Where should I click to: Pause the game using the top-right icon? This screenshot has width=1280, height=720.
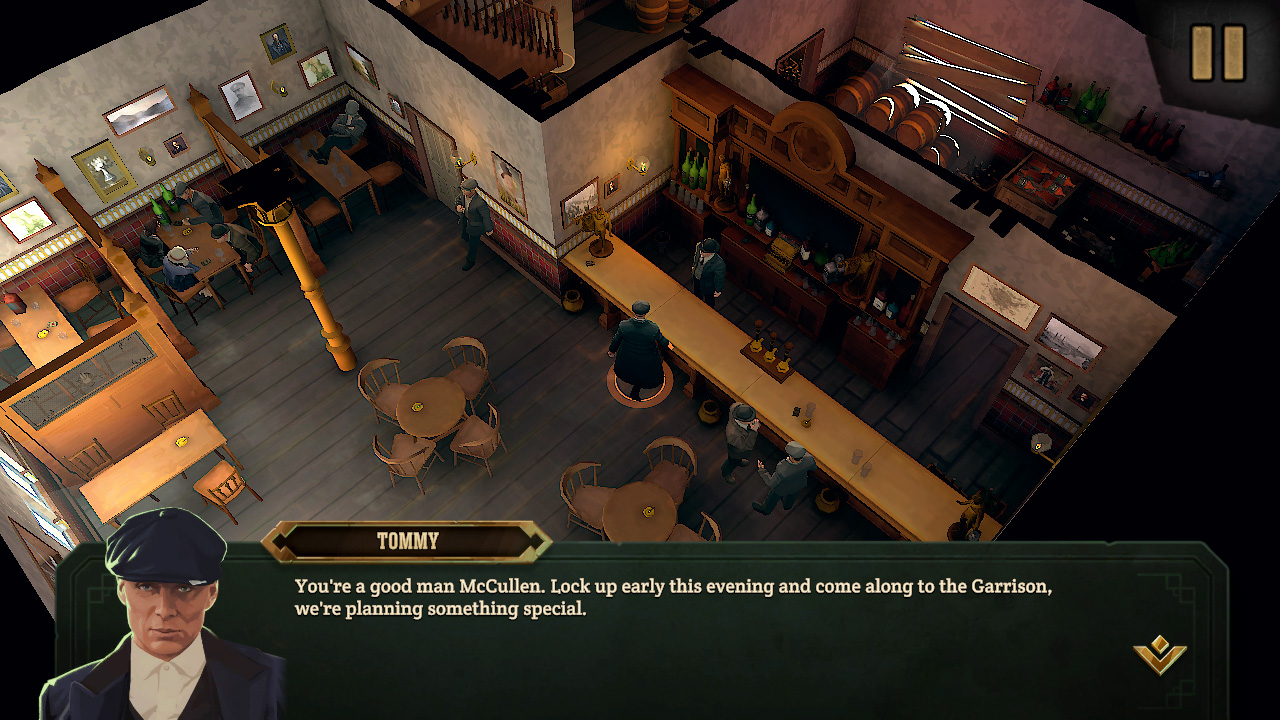(1217, 50)
